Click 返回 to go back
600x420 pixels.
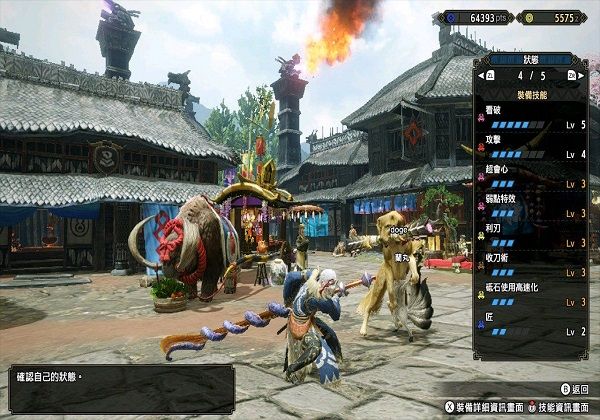(x=573, y=387)
